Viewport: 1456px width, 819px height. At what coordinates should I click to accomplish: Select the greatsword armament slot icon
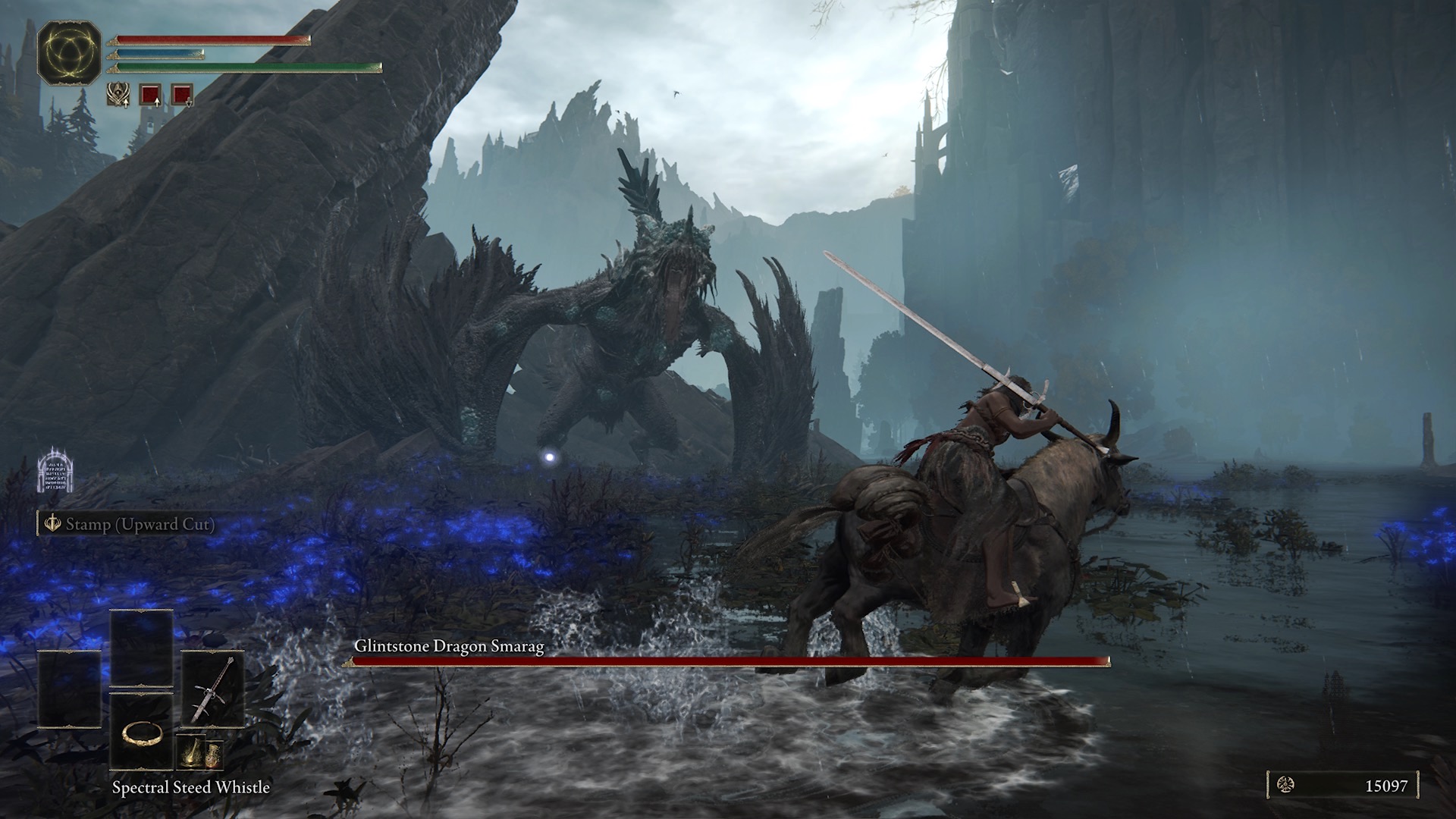click(x=213, y=689)
